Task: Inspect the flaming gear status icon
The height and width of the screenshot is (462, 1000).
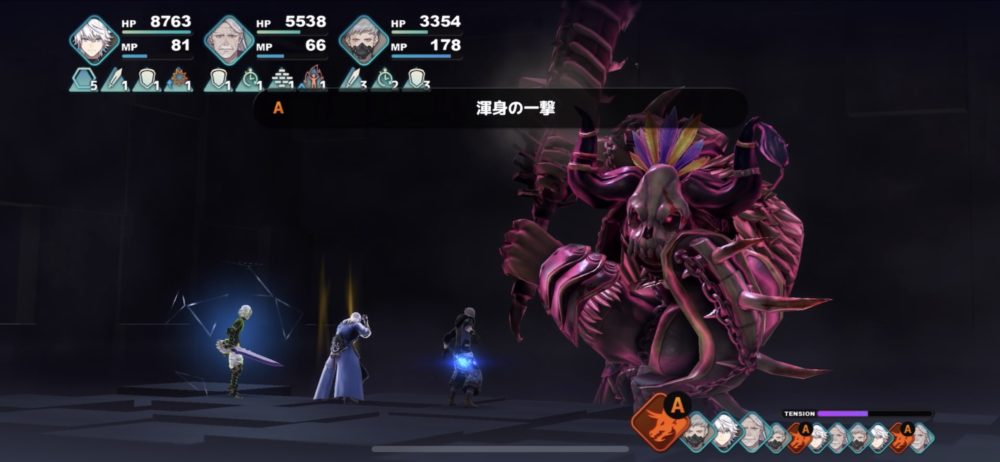Action: point(180,79)
